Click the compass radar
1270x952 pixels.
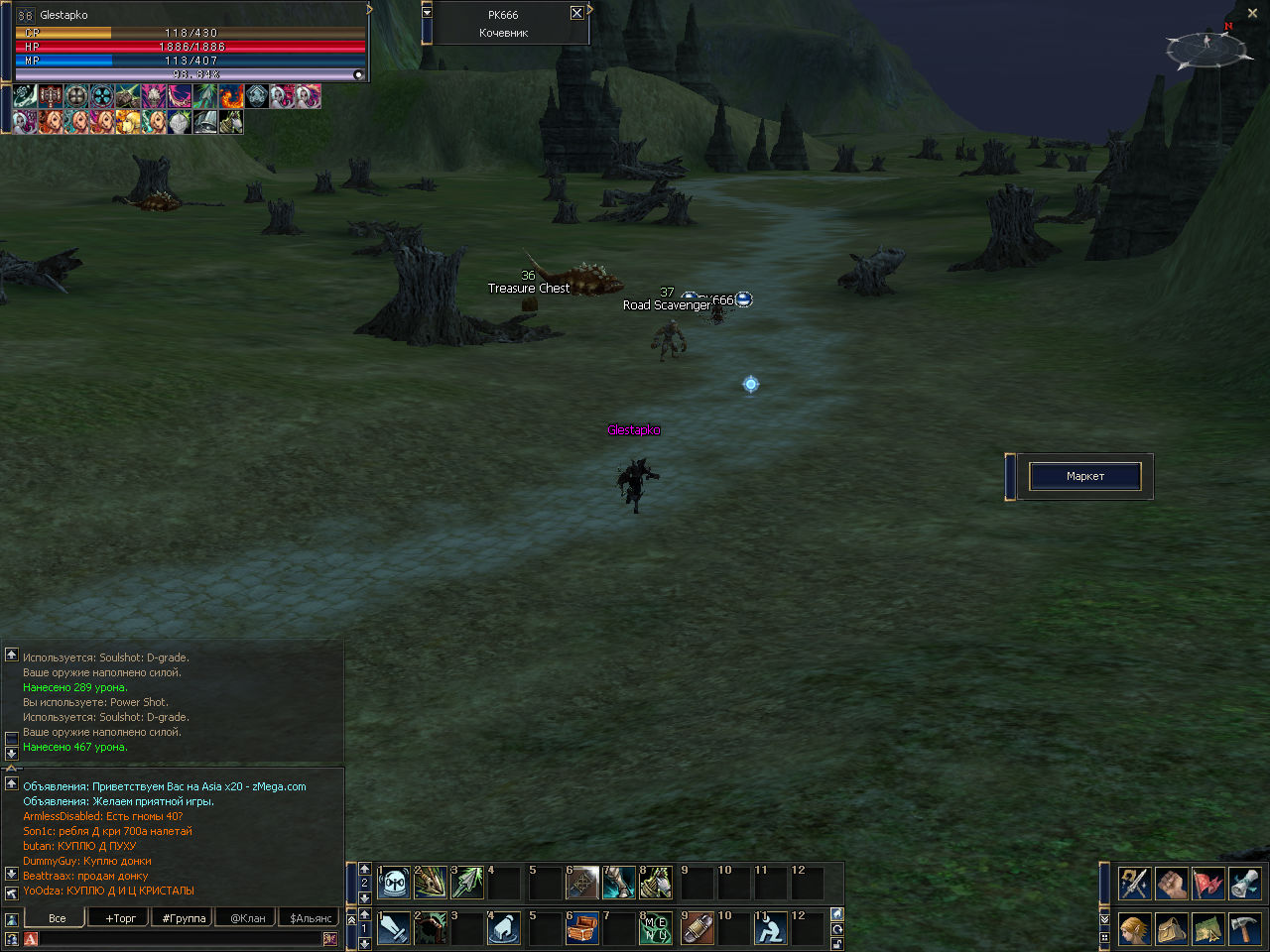pos(1206,48)
